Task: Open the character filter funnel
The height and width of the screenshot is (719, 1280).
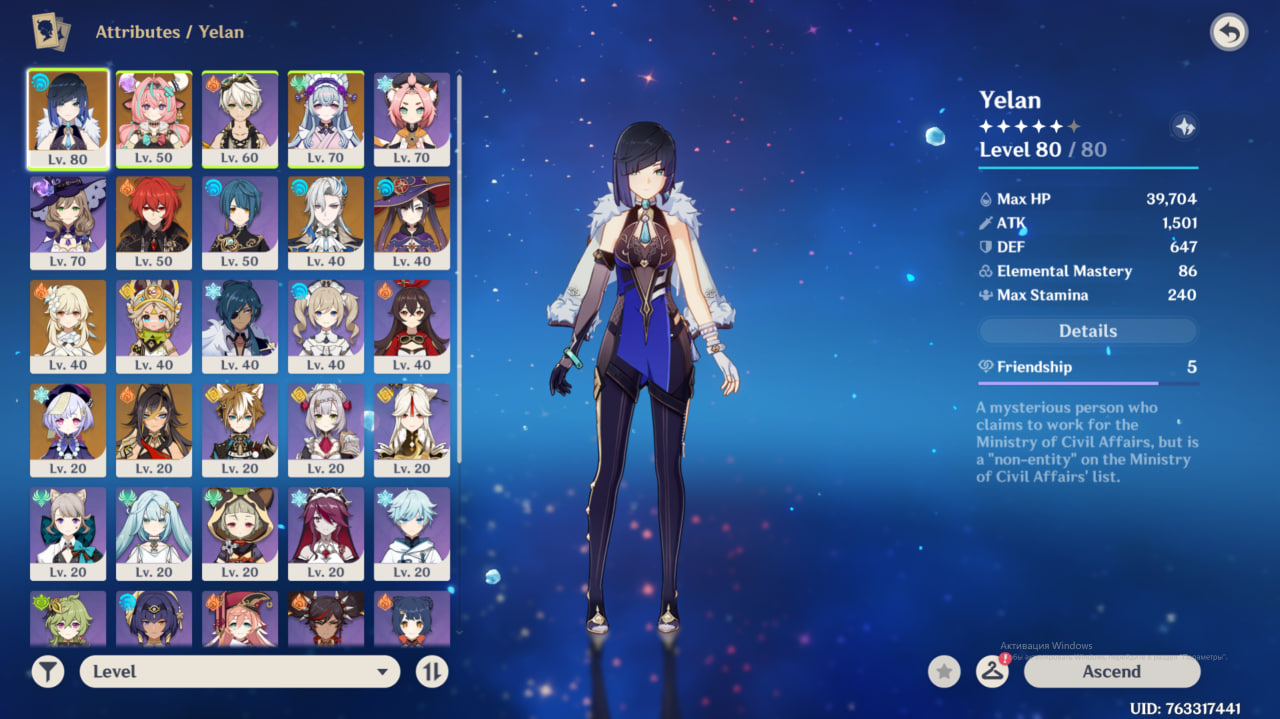Action: coord(48,672)
